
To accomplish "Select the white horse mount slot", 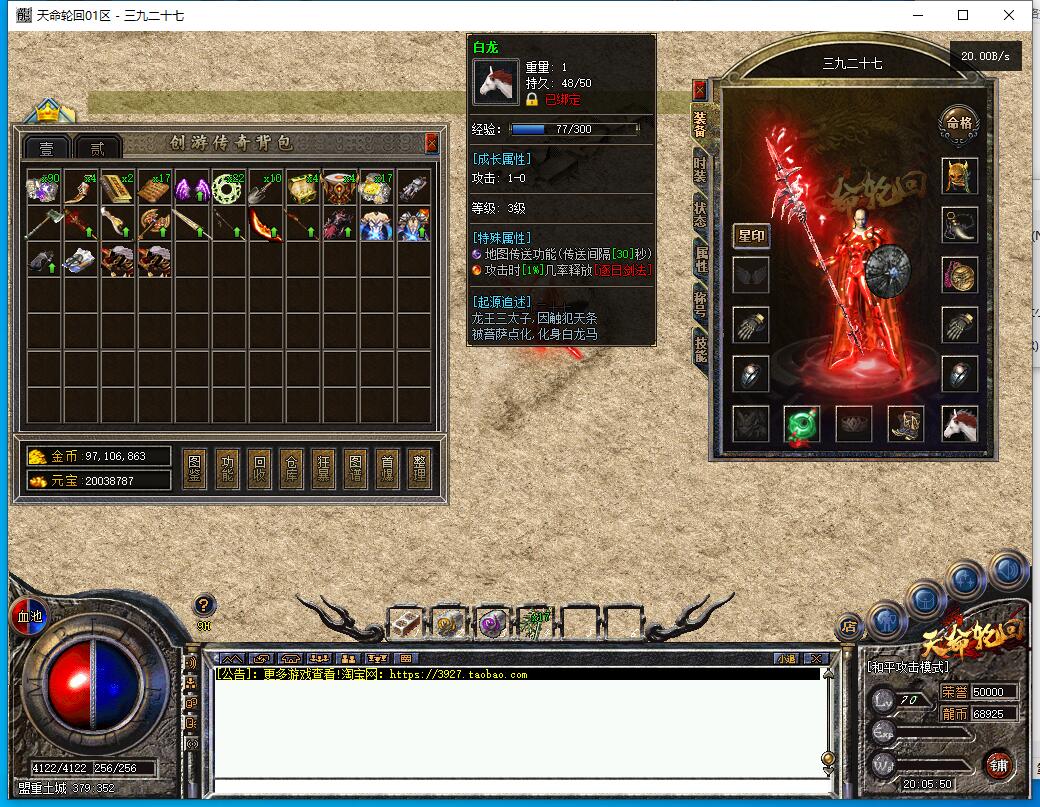I will (x=959, y=424).
